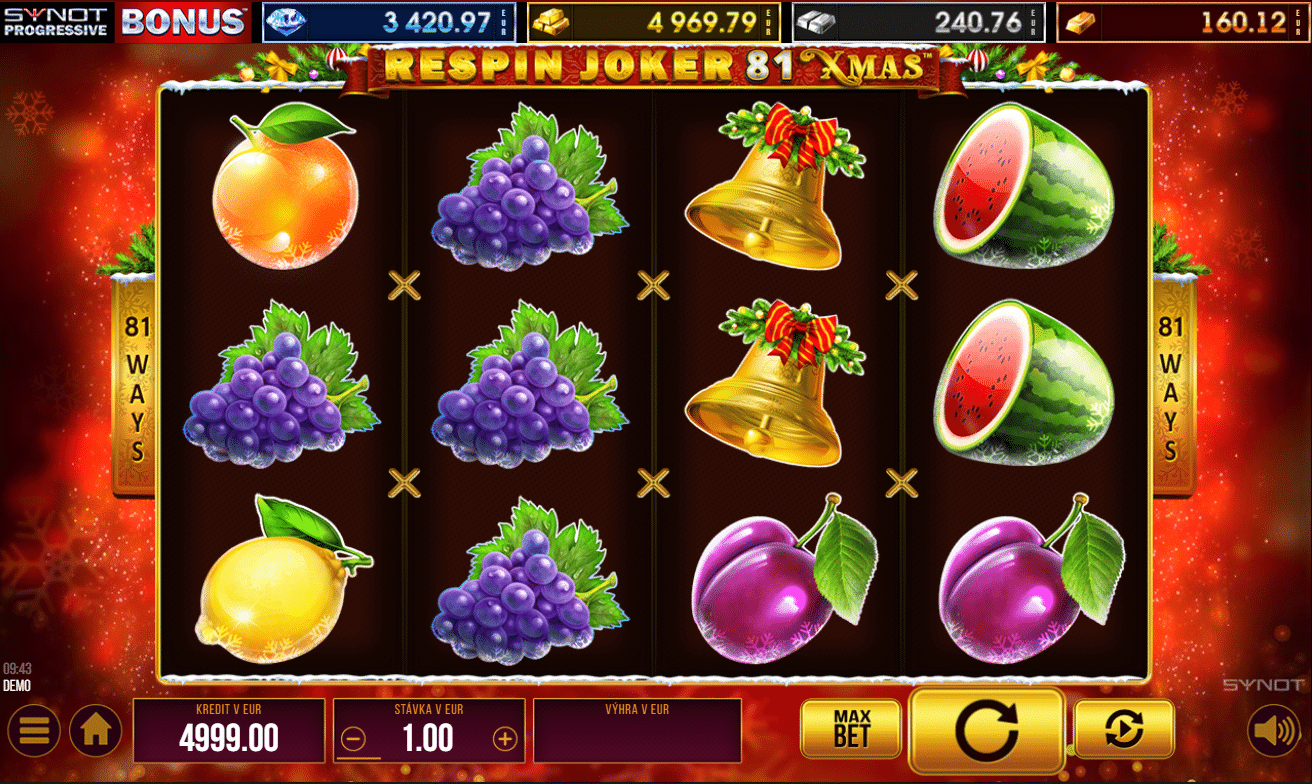Click the SYNOT Progressive logo
The height and width of the screenshot is (784, 1312).
[x=55, y=20]
